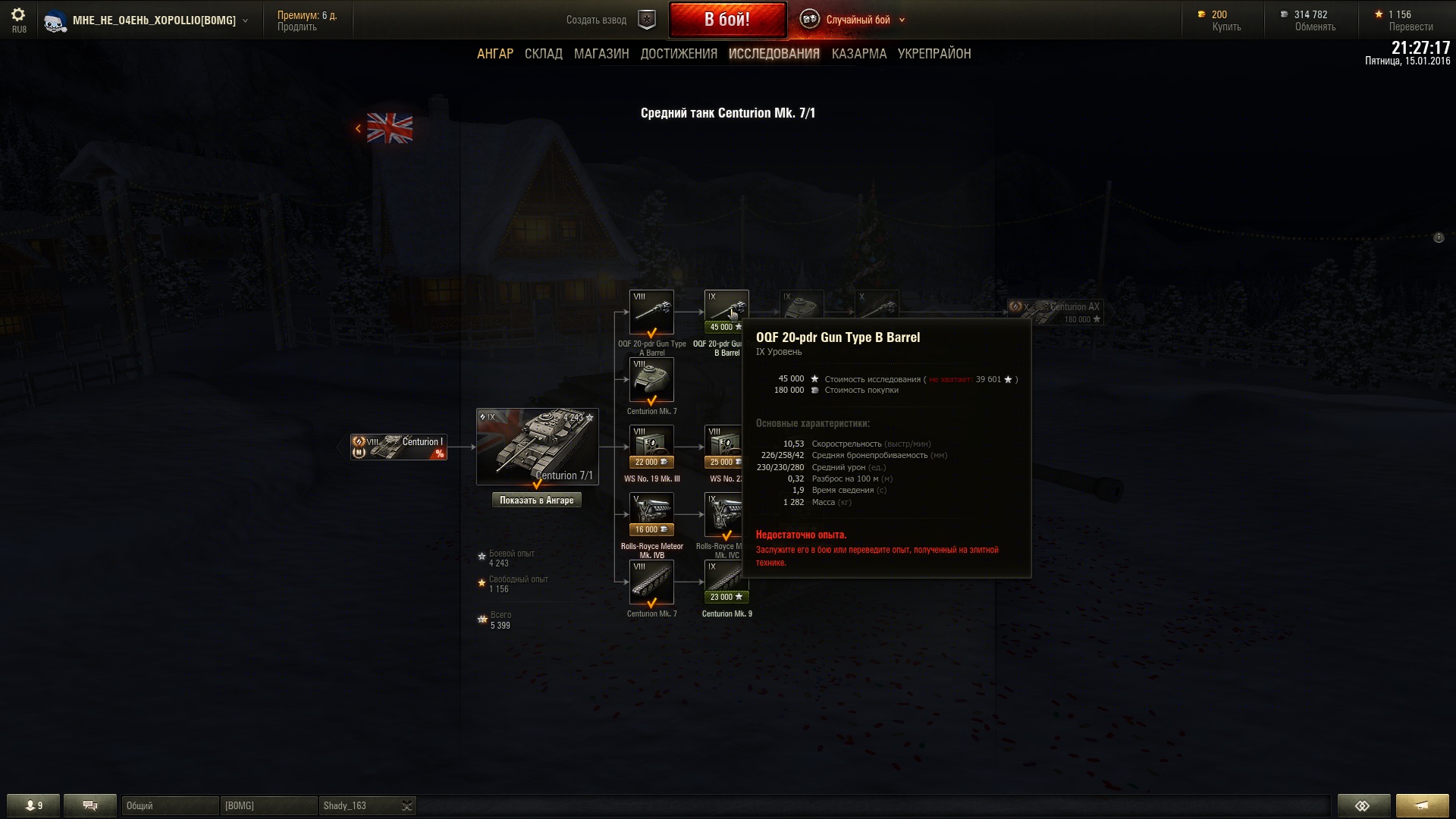Open the Магазин tab
The image size is (1456, 819).
(x=601, y=54)
